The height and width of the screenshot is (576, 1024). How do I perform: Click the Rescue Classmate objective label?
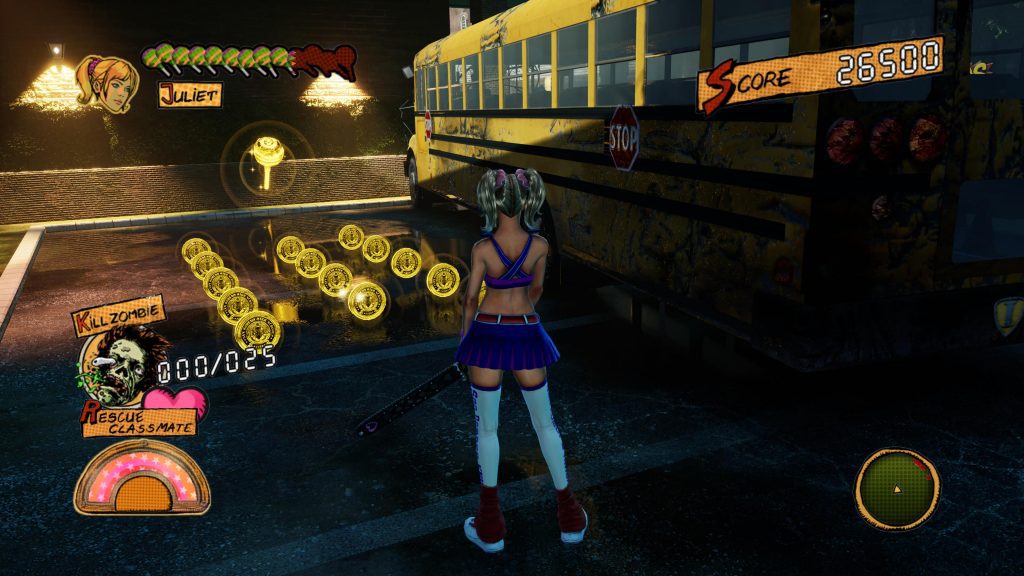coord(139,420)
